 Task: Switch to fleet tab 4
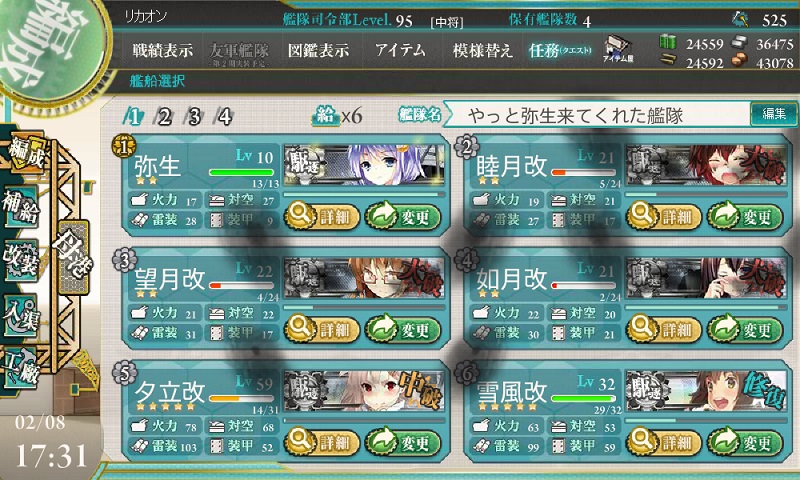point(224,116)
